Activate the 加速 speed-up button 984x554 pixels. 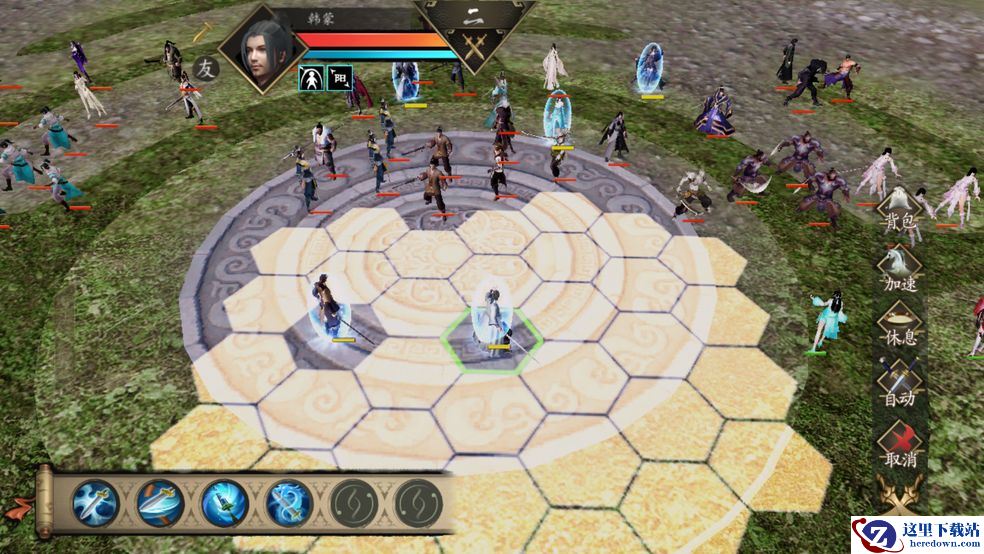click(899, 269)
